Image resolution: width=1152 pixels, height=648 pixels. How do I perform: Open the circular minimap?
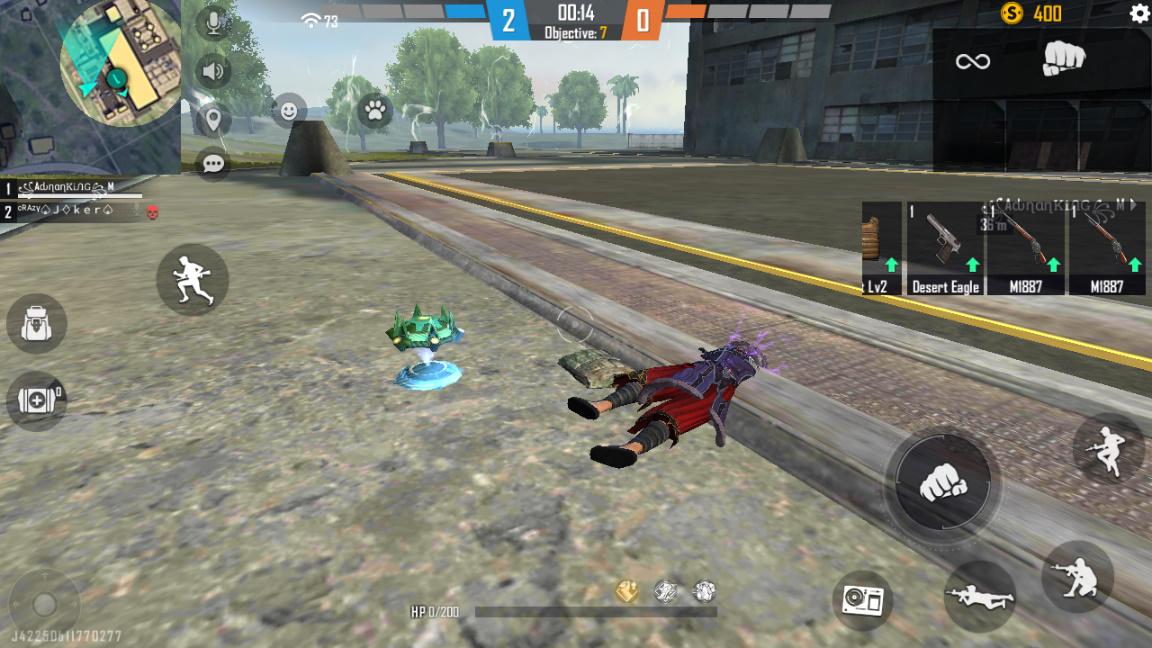[x=120, y=65]
